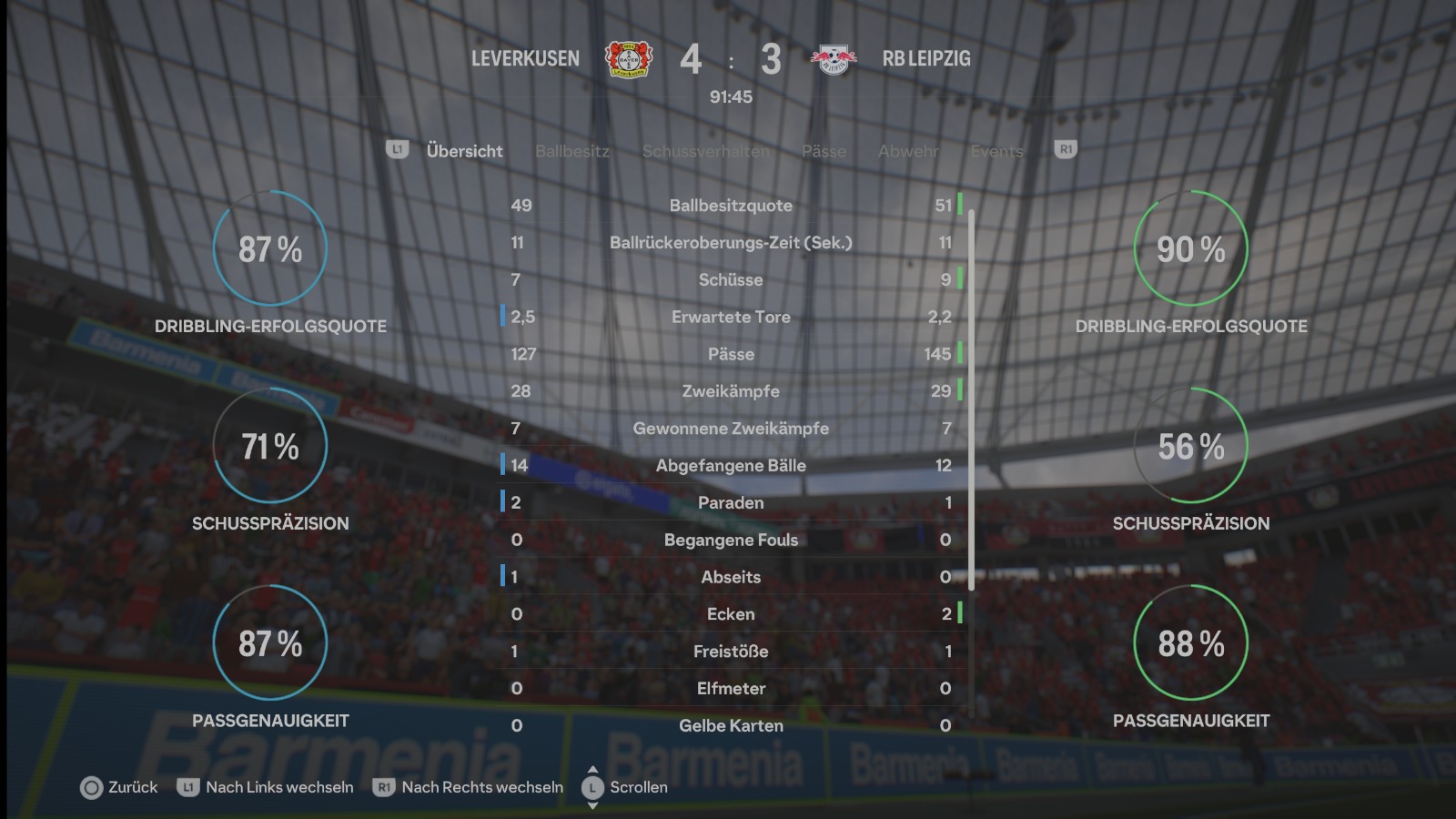Select the Übersicht tab
The width and height of the screenshot is (1456, 819).
464,151
